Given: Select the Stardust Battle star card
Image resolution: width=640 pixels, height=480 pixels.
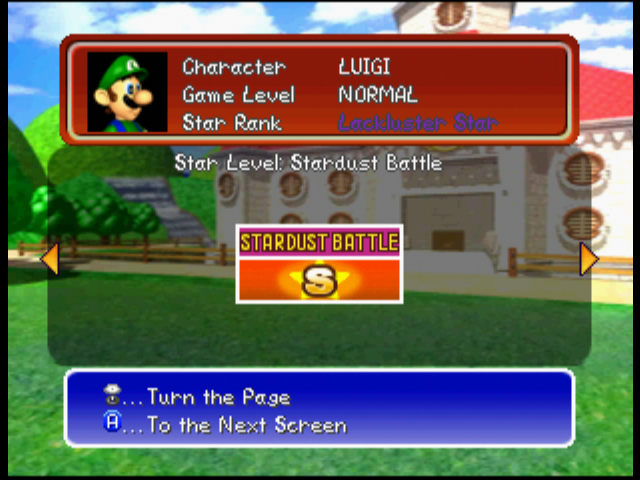Looking at the screenshot, I should 319,264.
